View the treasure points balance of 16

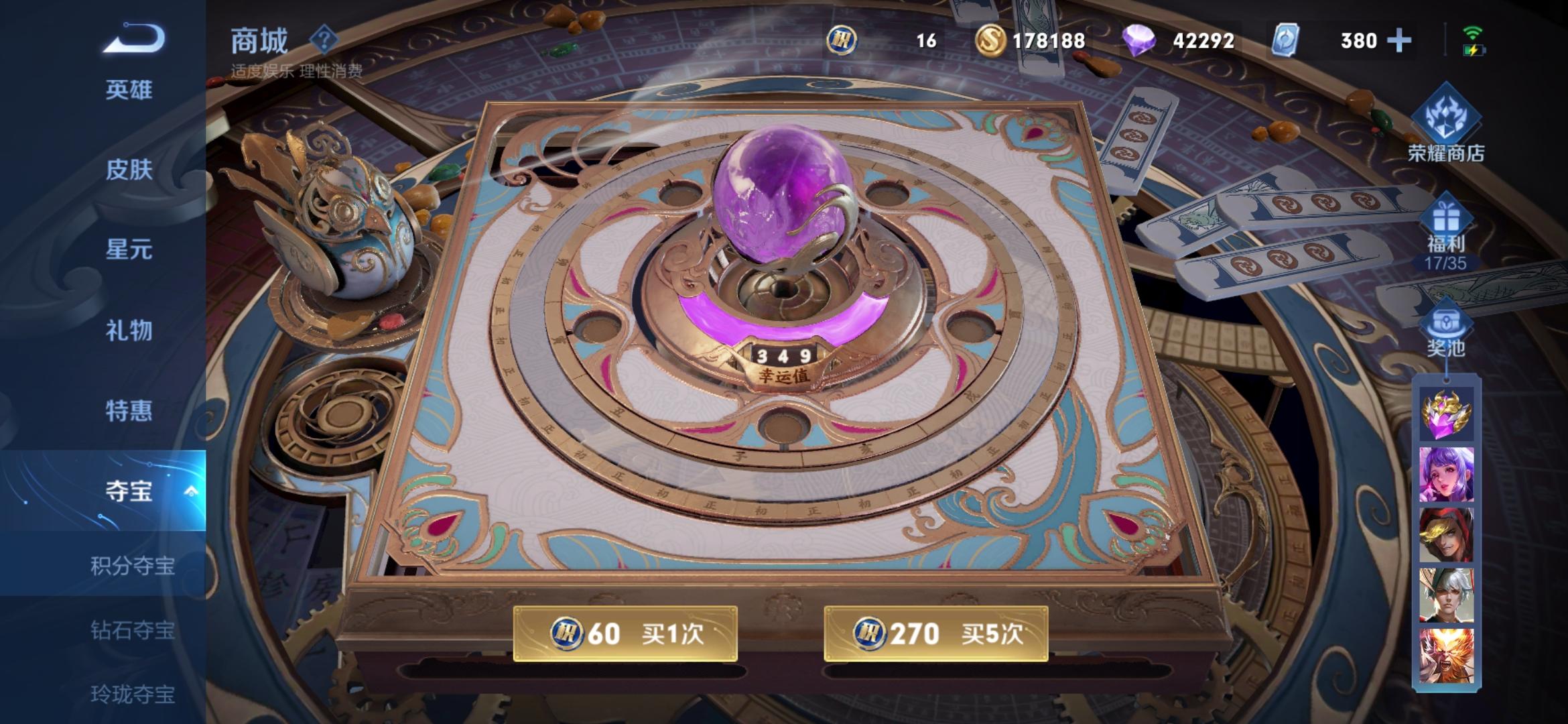point(891,40)
